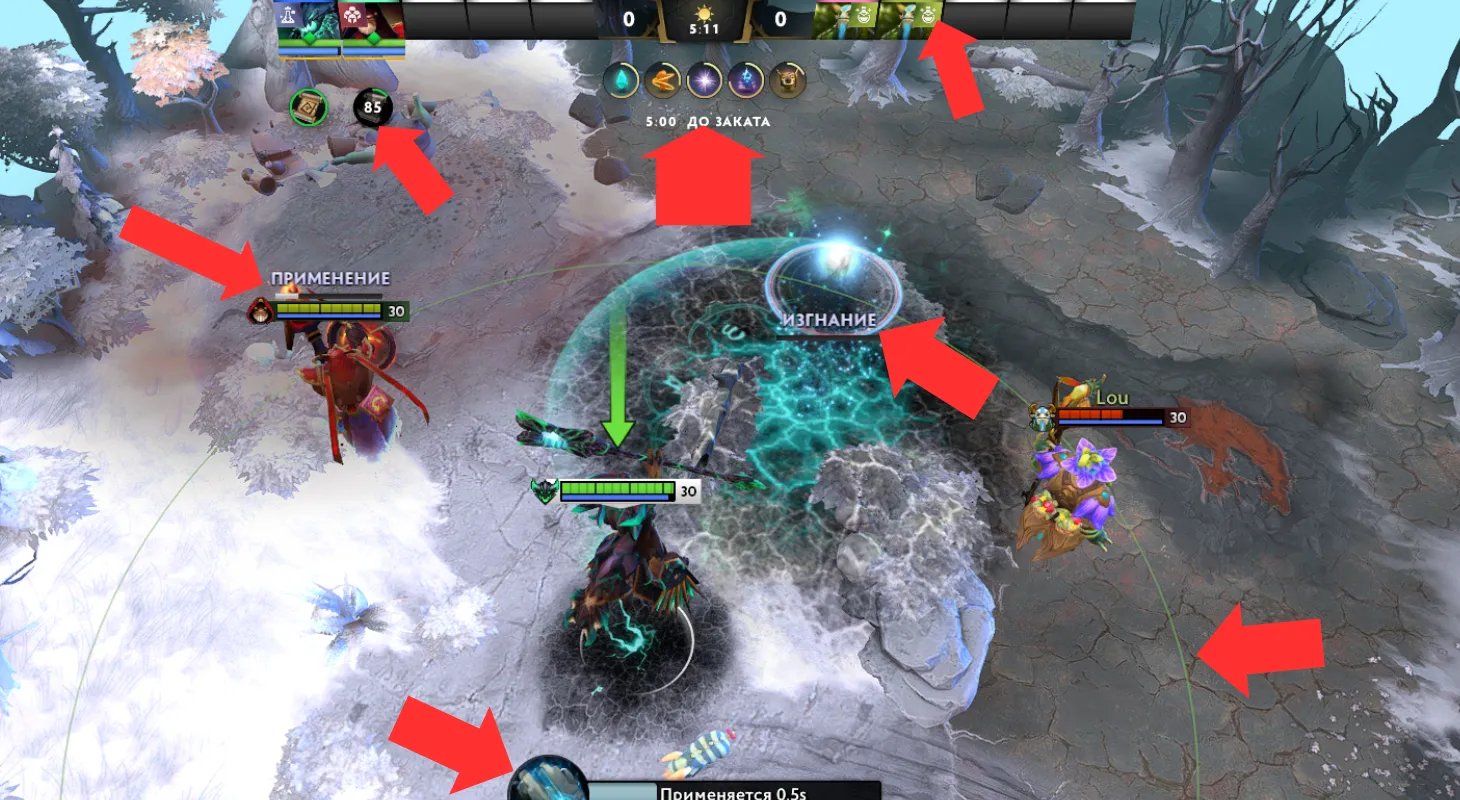Click the hero icon next to the treant's health bar

point(541,490)
